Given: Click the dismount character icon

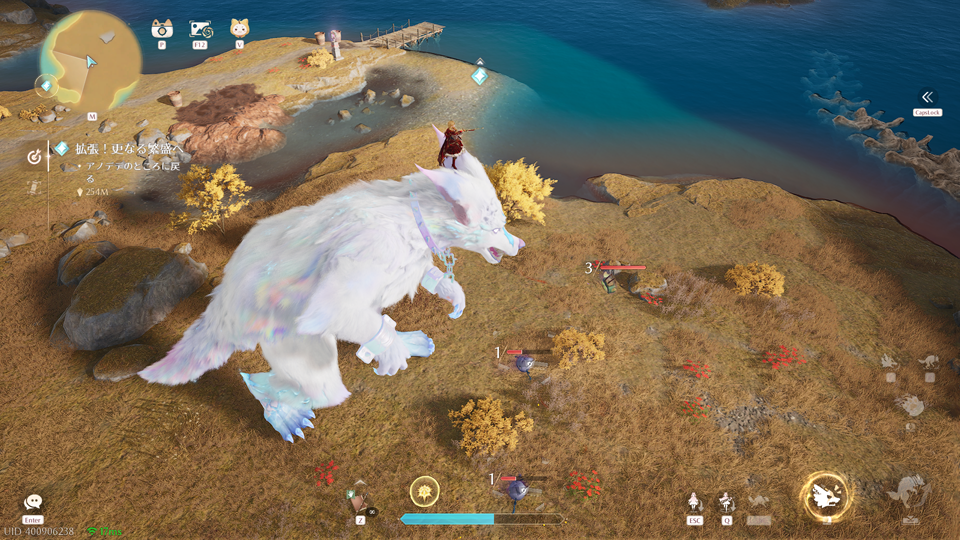Looking at the screenshot, I should pyautogui.click(x=694, y=502).
